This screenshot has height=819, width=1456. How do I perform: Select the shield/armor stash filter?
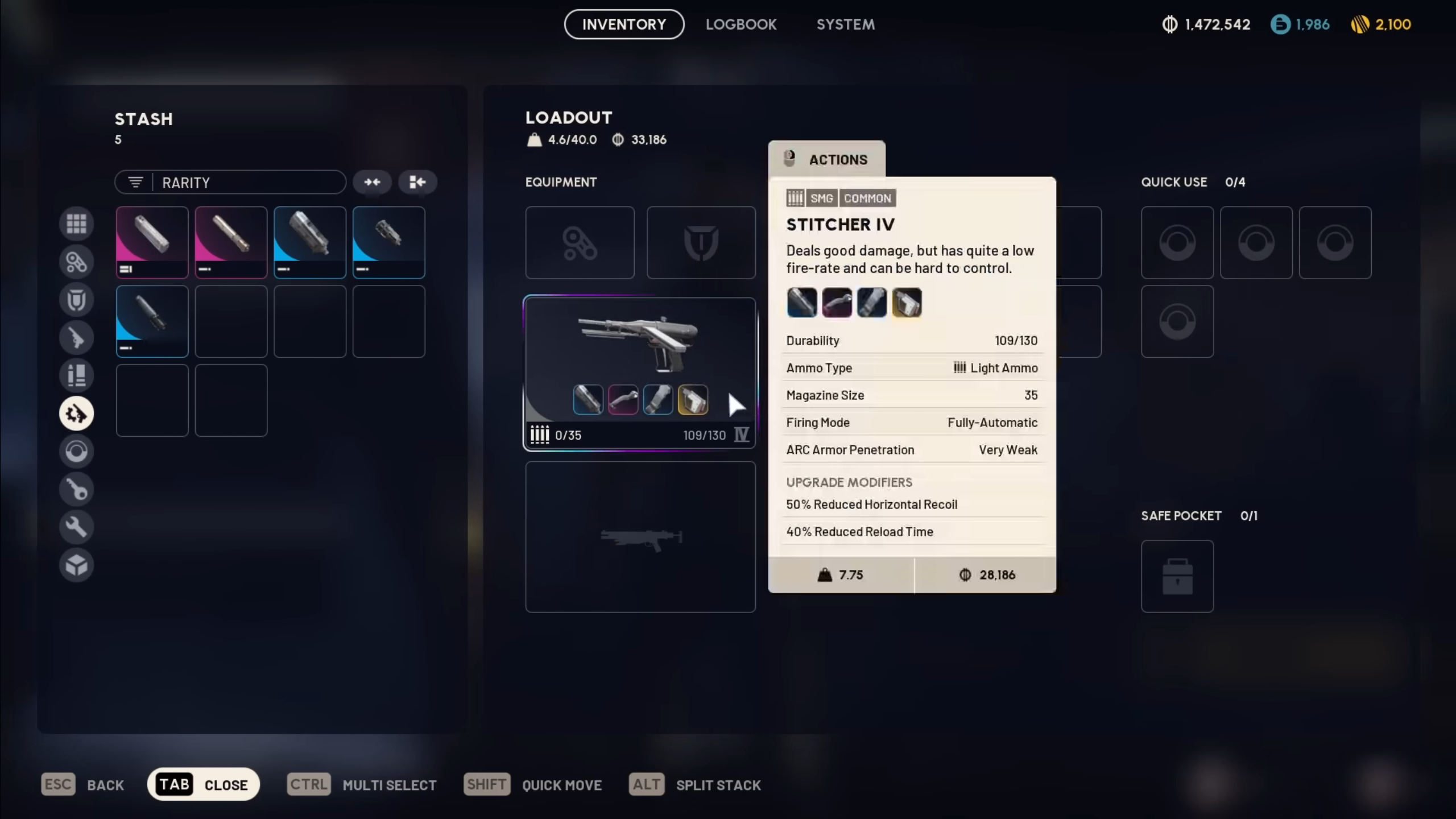[x=77, y=300]
